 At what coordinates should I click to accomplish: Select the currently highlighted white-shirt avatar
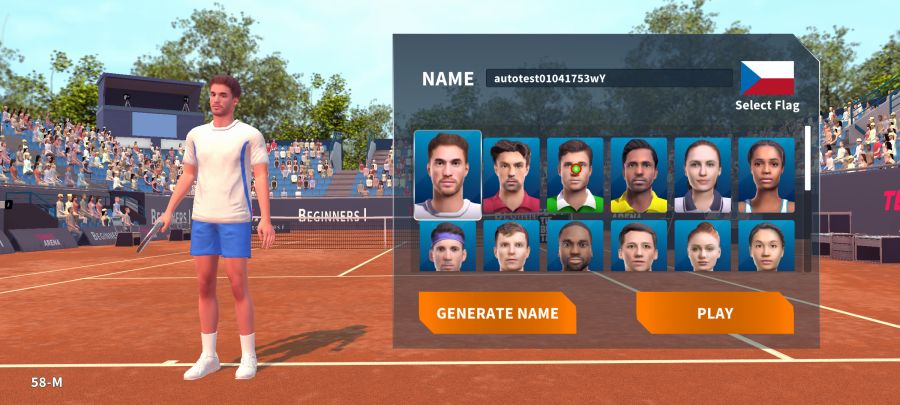tap(448, 175)
